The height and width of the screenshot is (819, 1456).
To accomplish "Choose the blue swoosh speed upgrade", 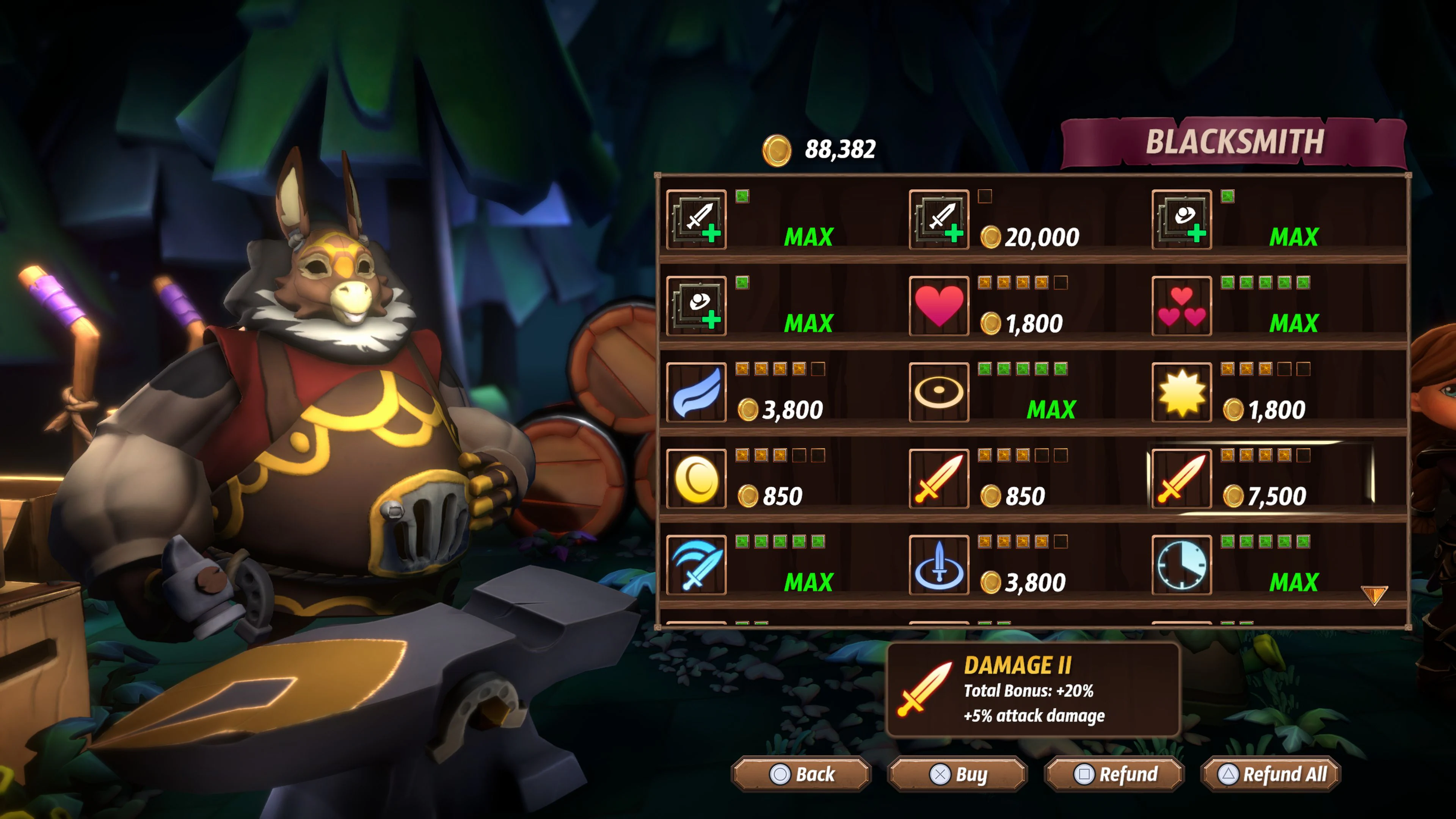I will click(x=697, y=393).
